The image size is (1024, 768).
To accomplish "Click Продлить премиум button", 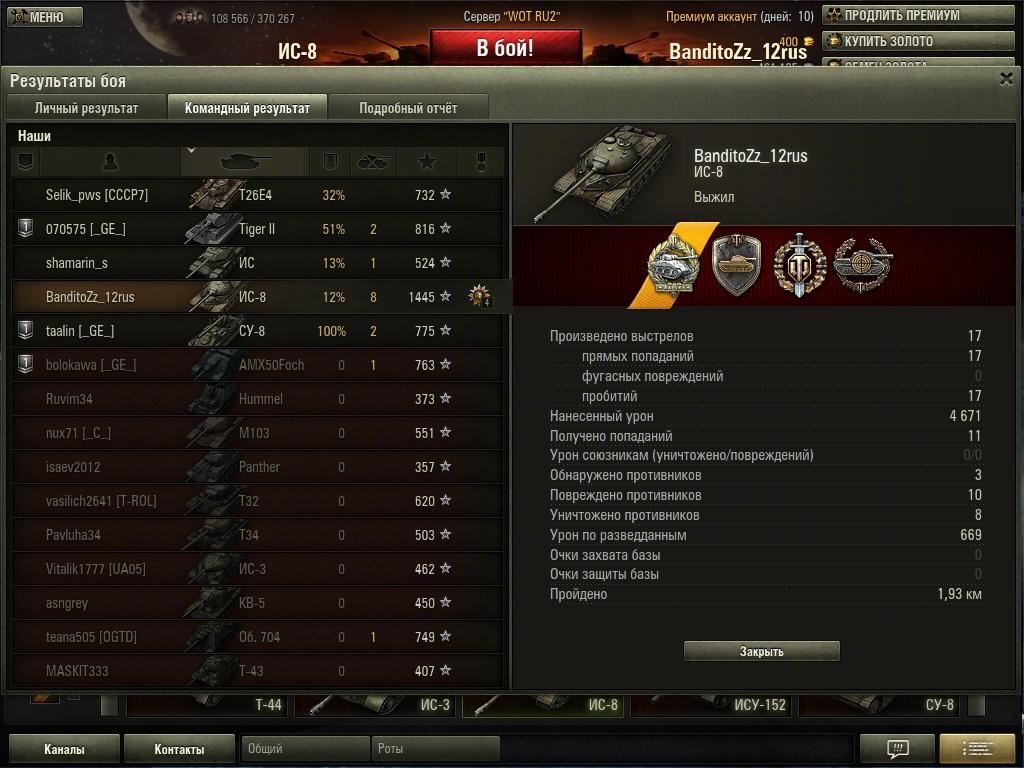I will pos(917,15).
